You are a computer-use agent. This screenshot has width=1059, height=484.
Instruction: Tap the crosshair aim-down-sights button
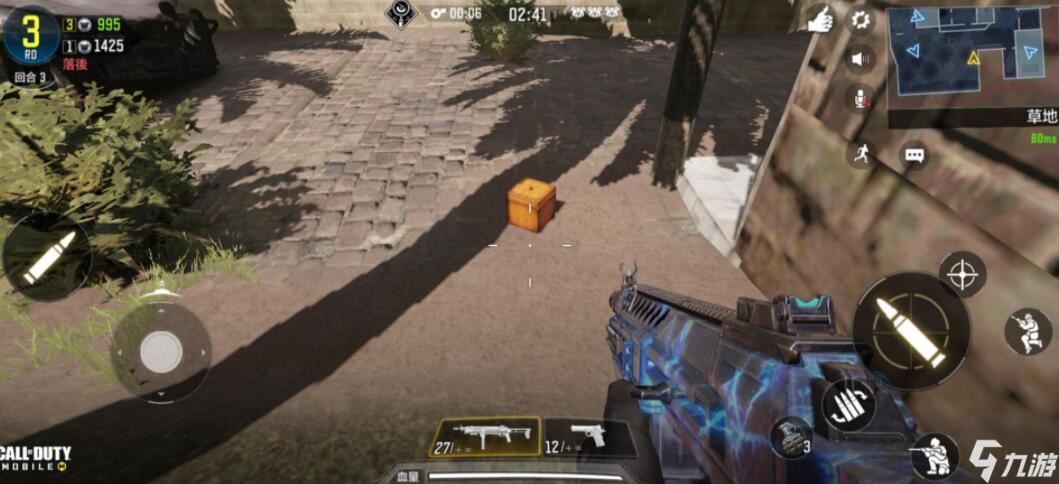[962, 274]
